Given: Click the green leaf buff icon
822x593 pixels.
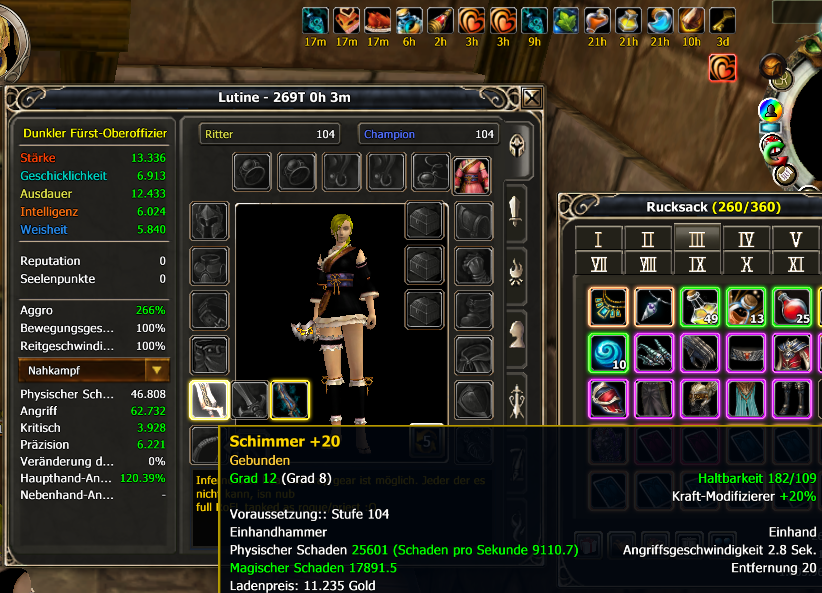Looking at the screenshot, I should [x=566, y=20].
